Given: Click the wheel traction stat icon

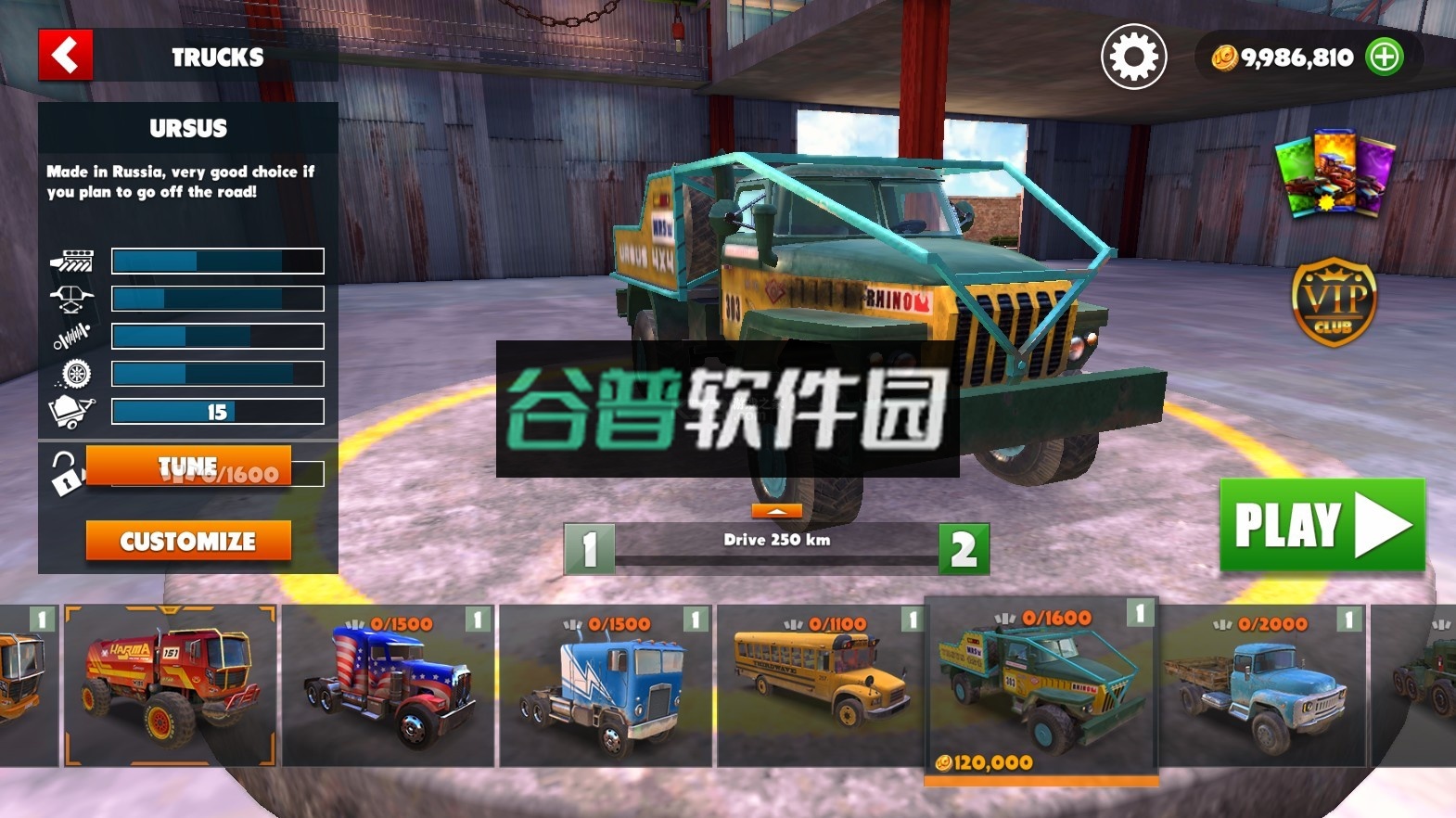Looking at the screenshot, I should pyautogui.click(x=77, y=374).
